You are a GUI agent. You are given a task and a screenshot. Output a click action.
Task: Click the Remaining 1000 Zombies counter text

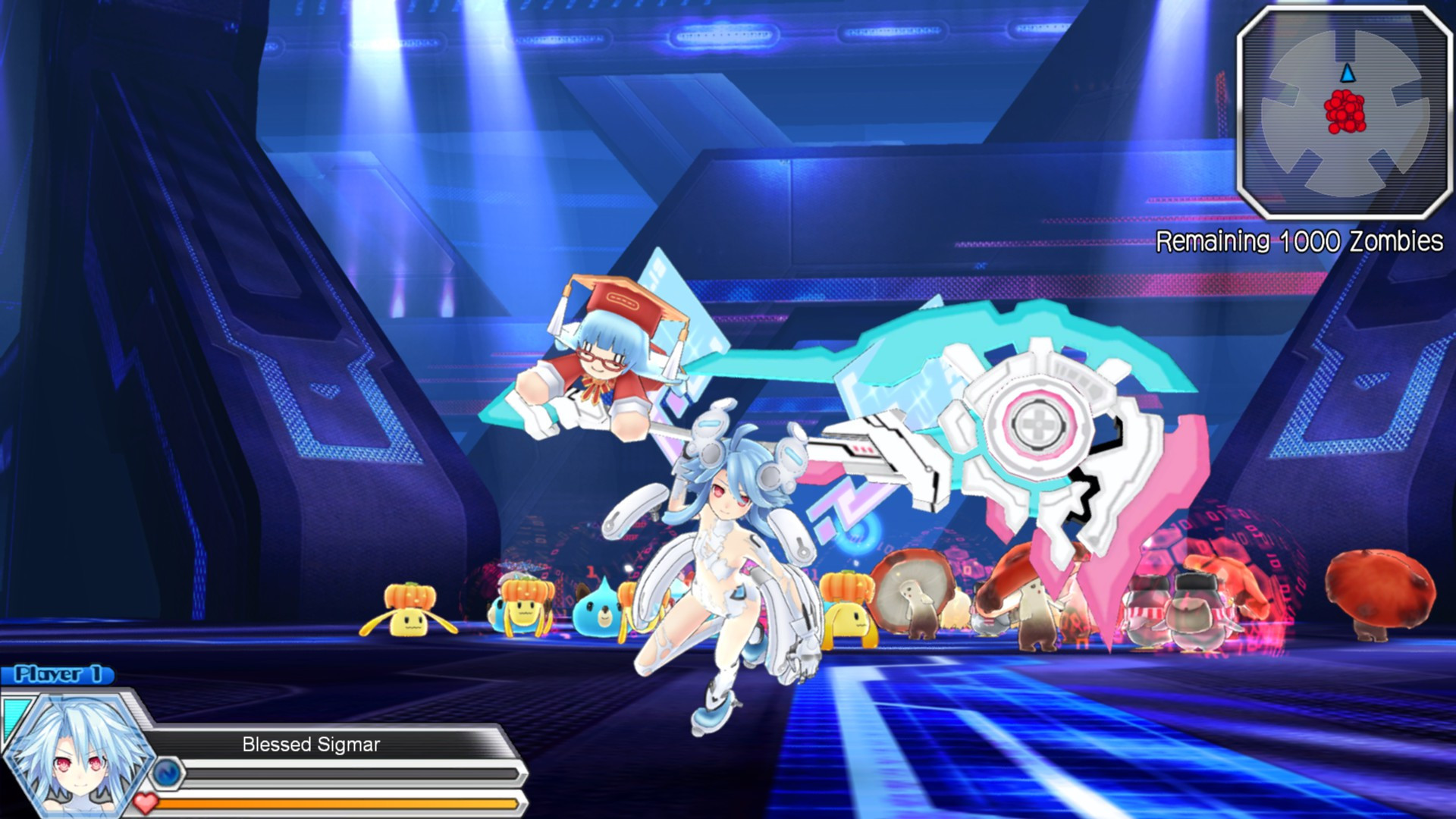(x=1298, y=243)
